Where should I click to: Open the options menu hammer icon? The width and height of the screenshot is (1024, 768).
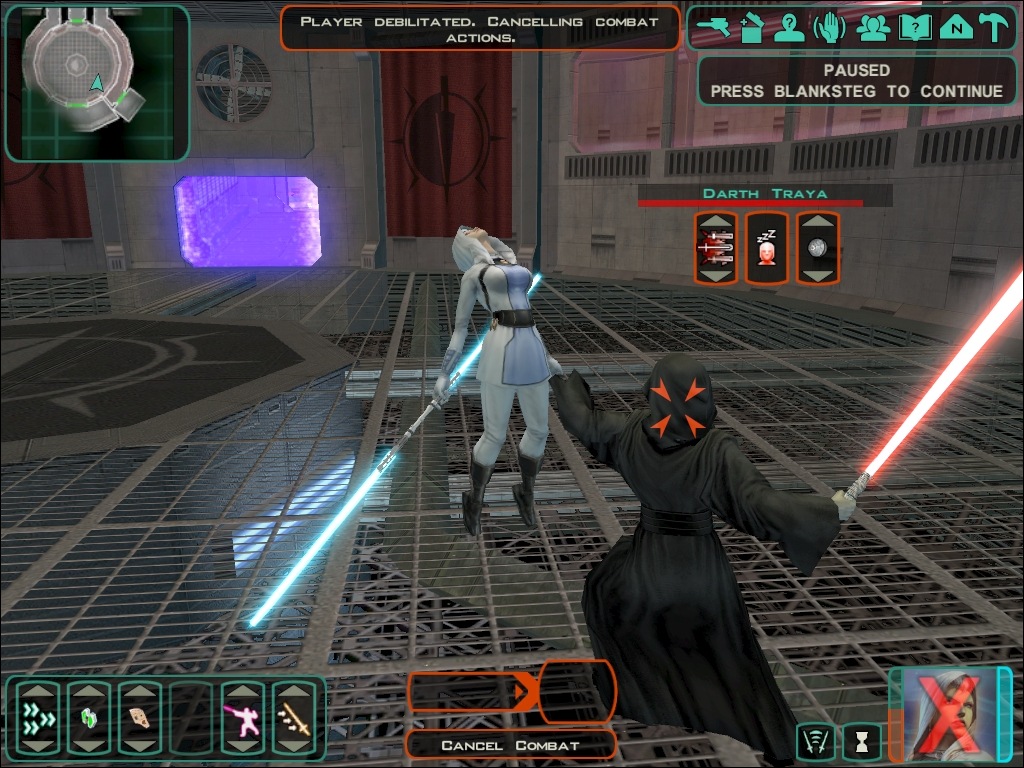pyautogui.click(x=994, y=28)
